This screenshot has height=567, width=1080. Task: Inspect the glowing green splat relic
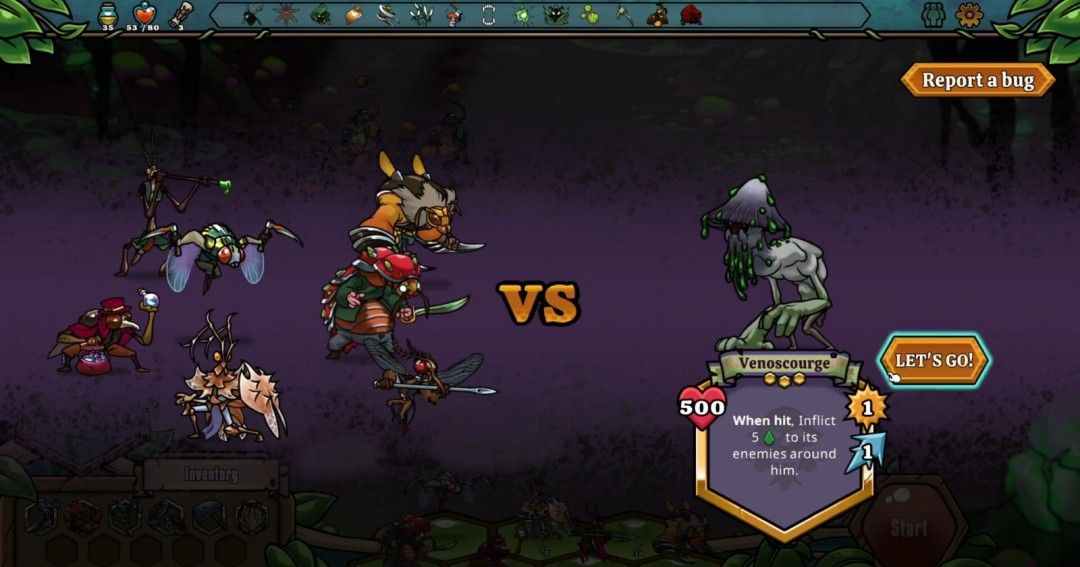coord(522,14)
